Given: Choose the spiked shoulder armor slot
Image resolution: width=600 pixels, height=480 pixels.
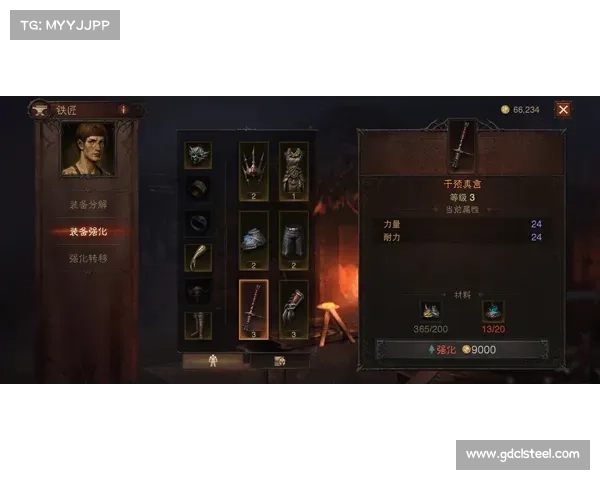Looking at the screenshot, I should (253, 170).
